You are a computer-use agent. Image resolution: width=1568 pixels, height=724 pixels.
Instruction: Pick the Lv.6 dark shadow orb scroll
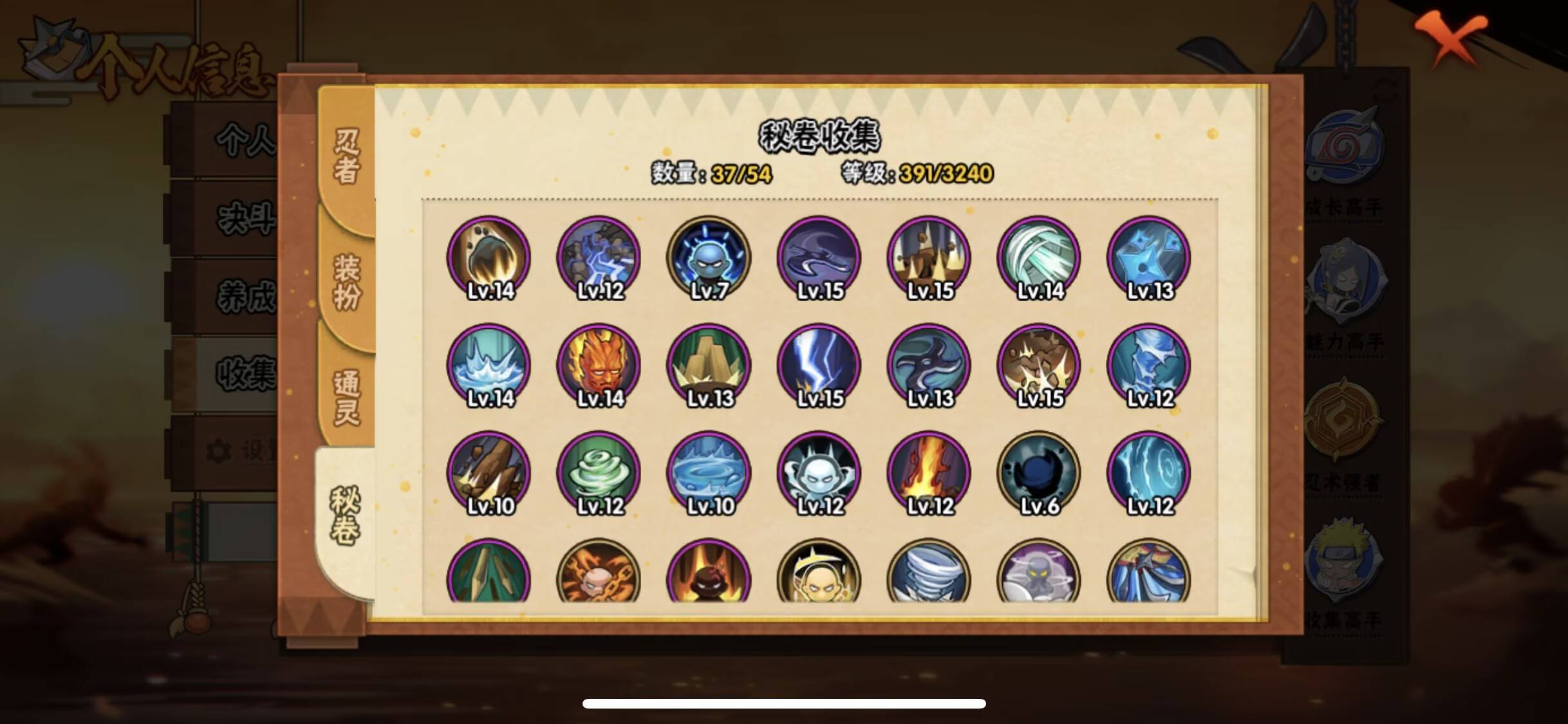(1039, 472)
